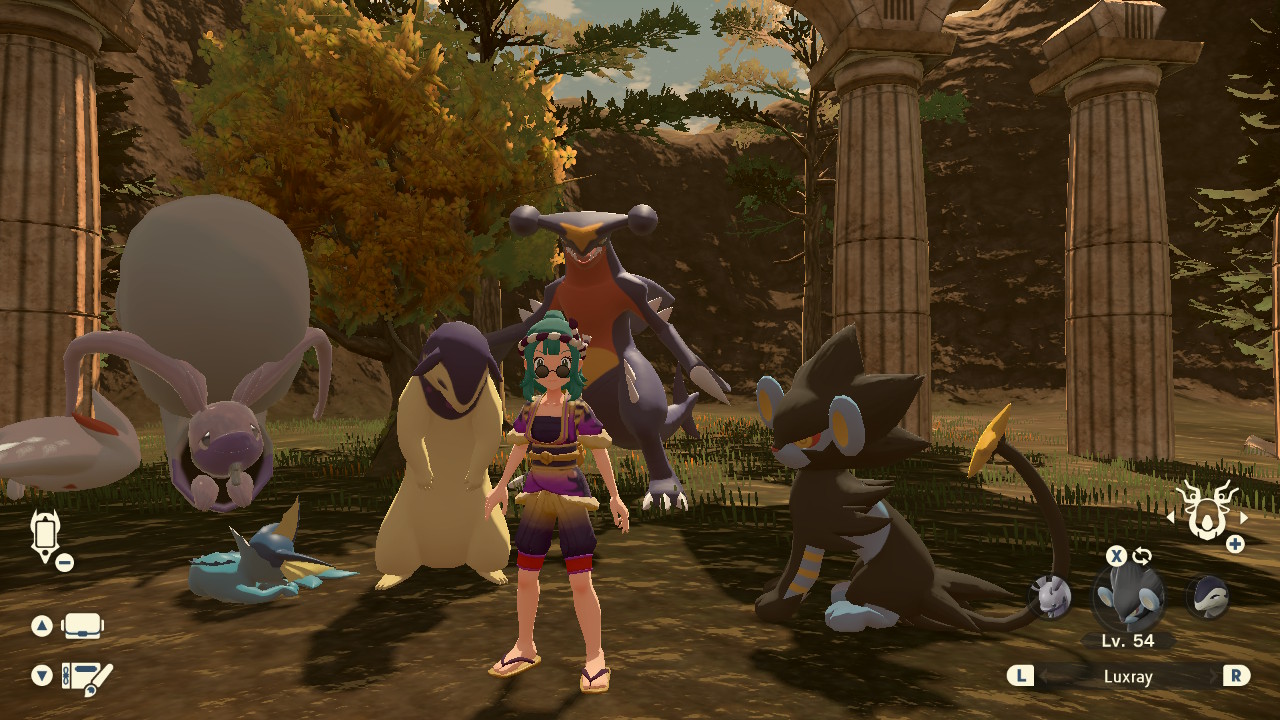Open the Pokédex notebook with brush icon
Viewport: 1280px width, 720px height.
point(86,677)
